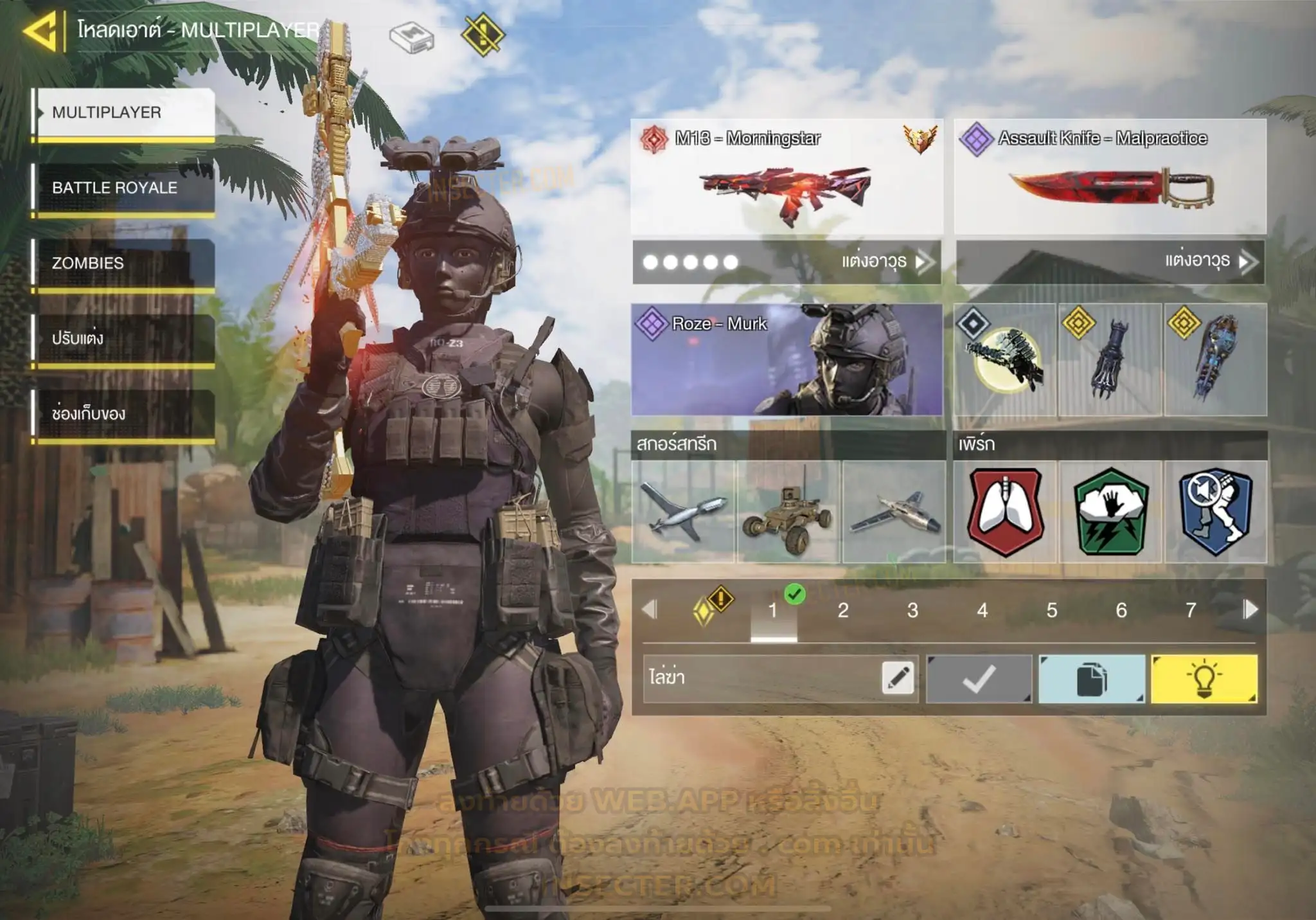Select the blue muted footsteps perk
Viewport: 1316px width, 920px height.
pos(1215,512)
